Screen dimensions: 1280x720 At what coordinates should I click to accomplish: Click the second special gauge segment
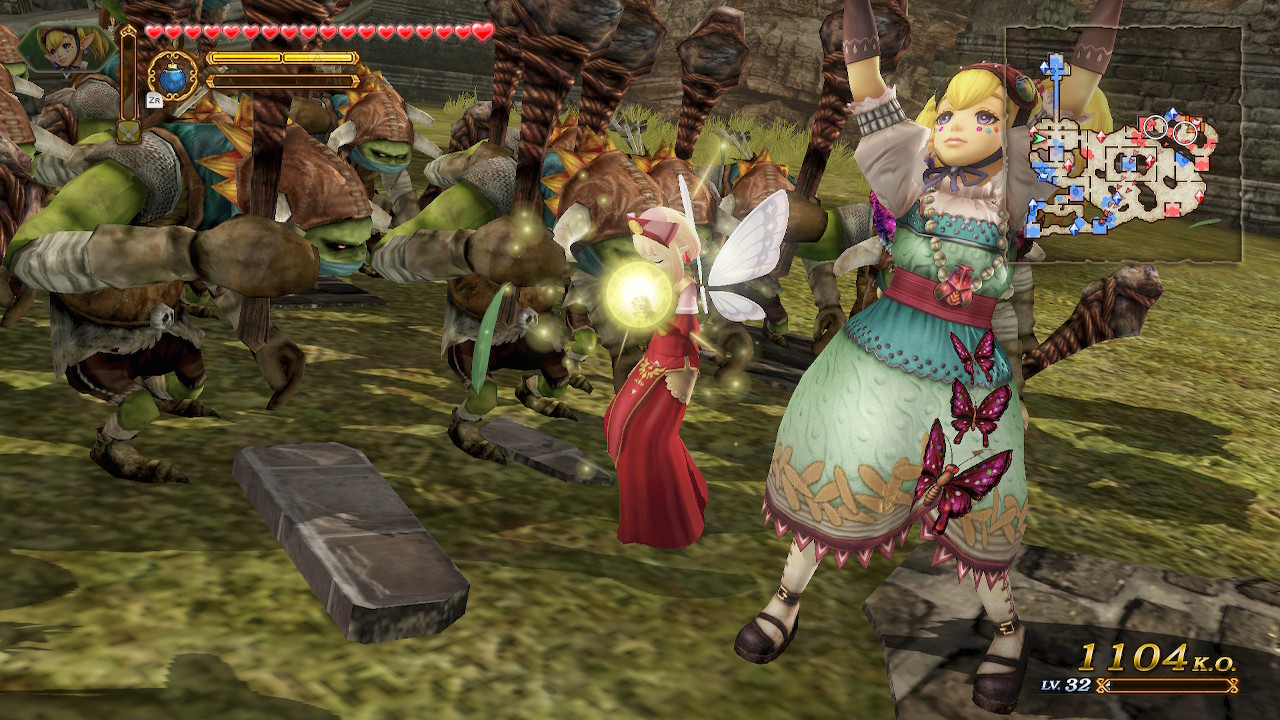coord(316,56)
